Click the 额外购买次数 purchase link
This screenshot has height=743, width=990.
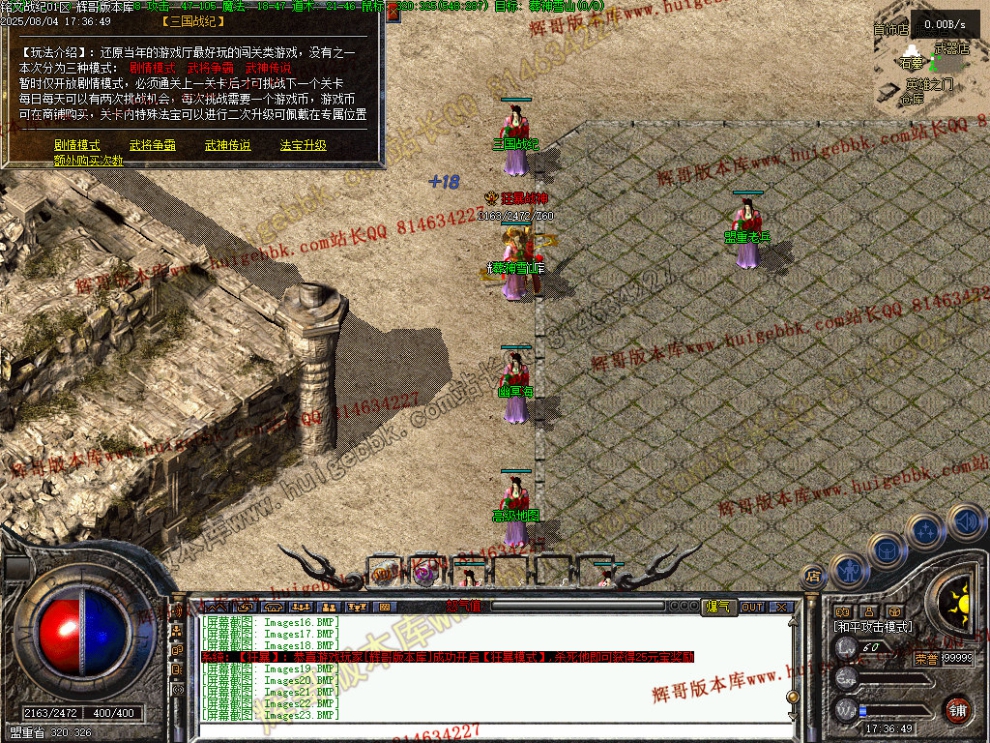click(88, 160)
